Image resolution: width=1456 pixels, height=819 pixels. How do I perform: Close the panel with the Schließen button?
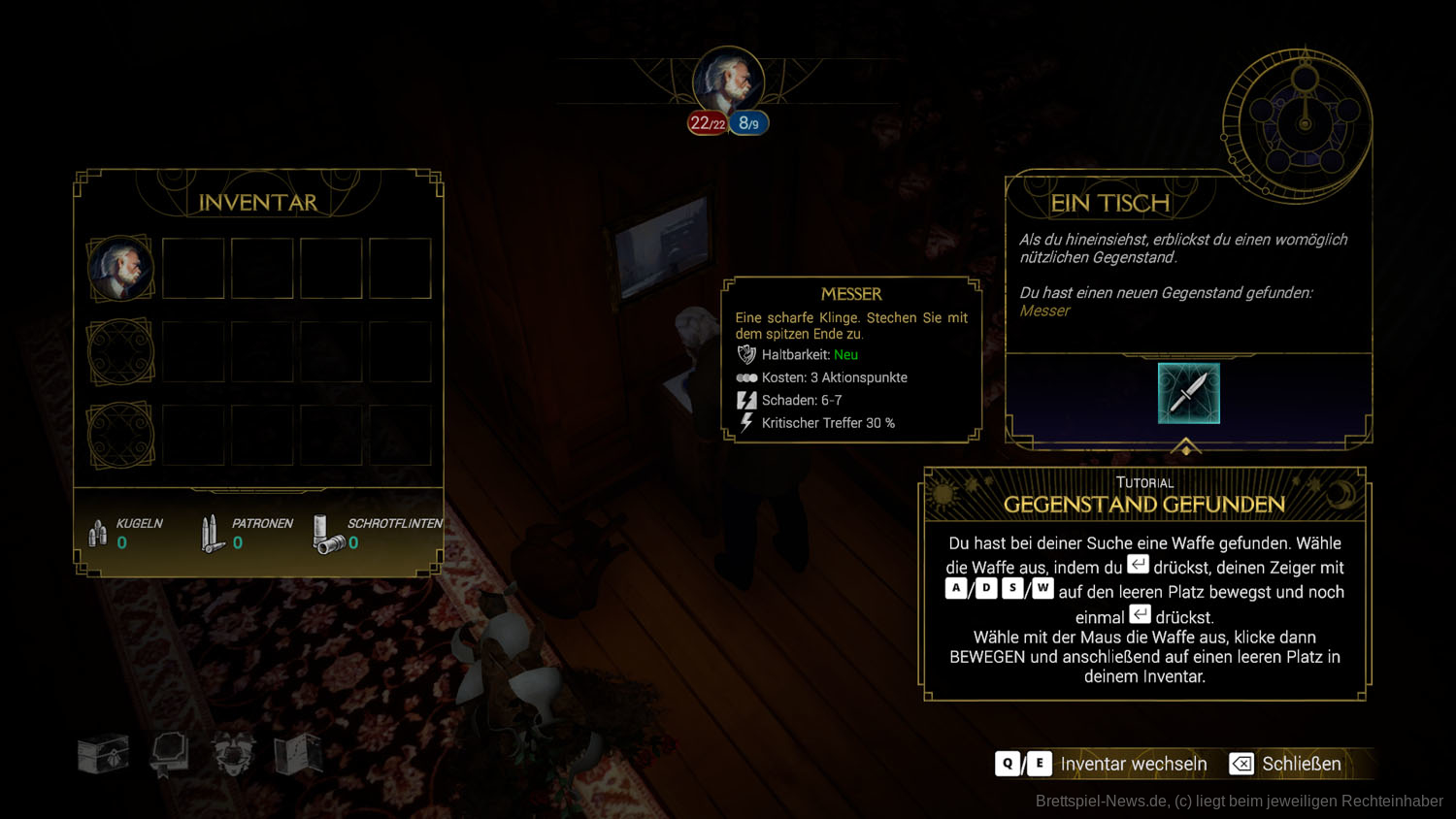[x=1286, y=764]
